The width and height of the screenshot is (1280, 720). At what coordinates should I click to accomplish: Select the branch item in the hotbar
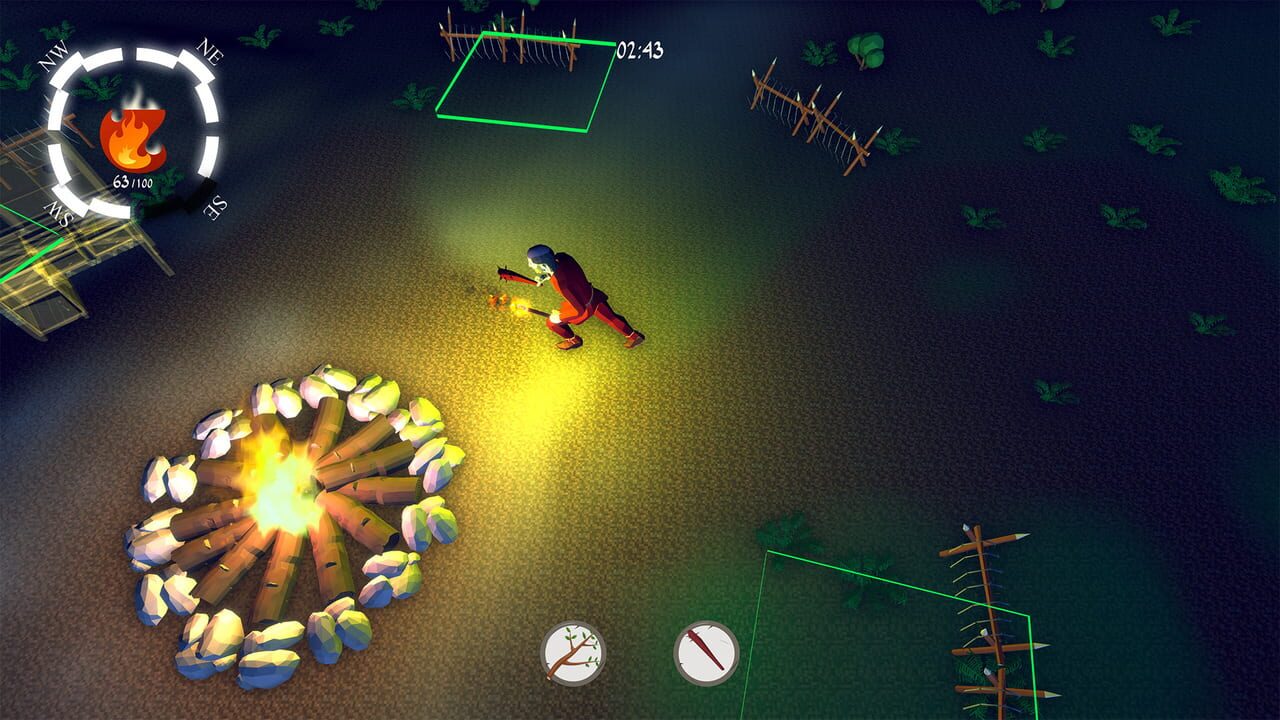tap(571, 651)
